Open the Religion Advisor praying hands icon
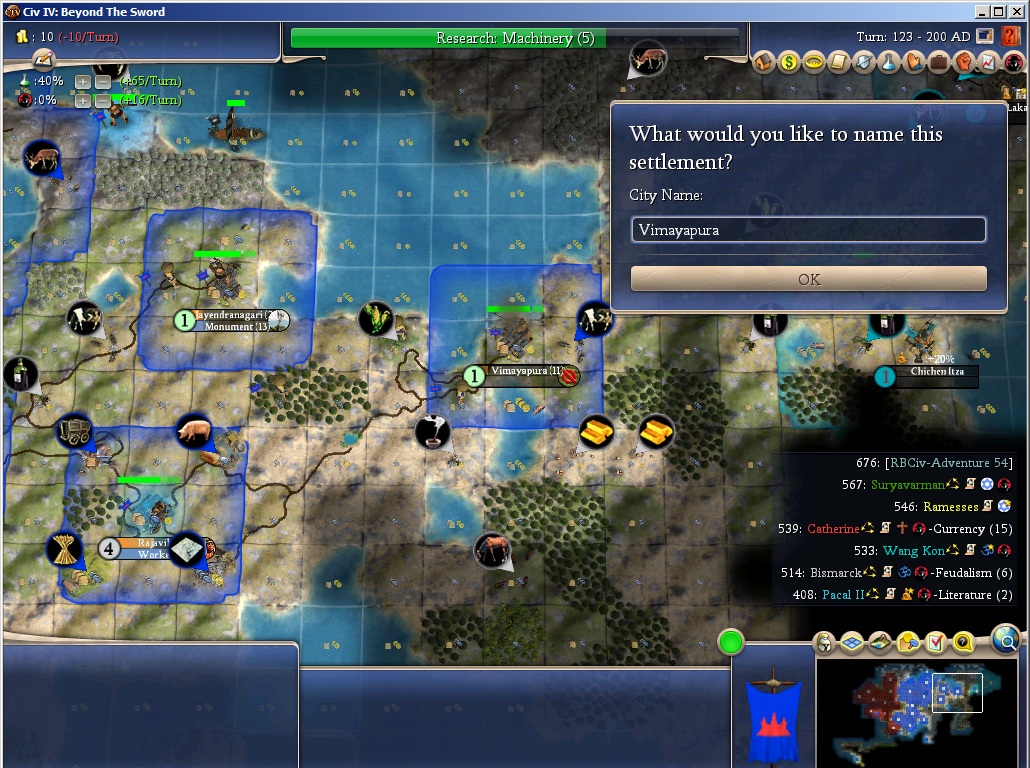This screenshot has height=768, width=1030. (914, 62)
